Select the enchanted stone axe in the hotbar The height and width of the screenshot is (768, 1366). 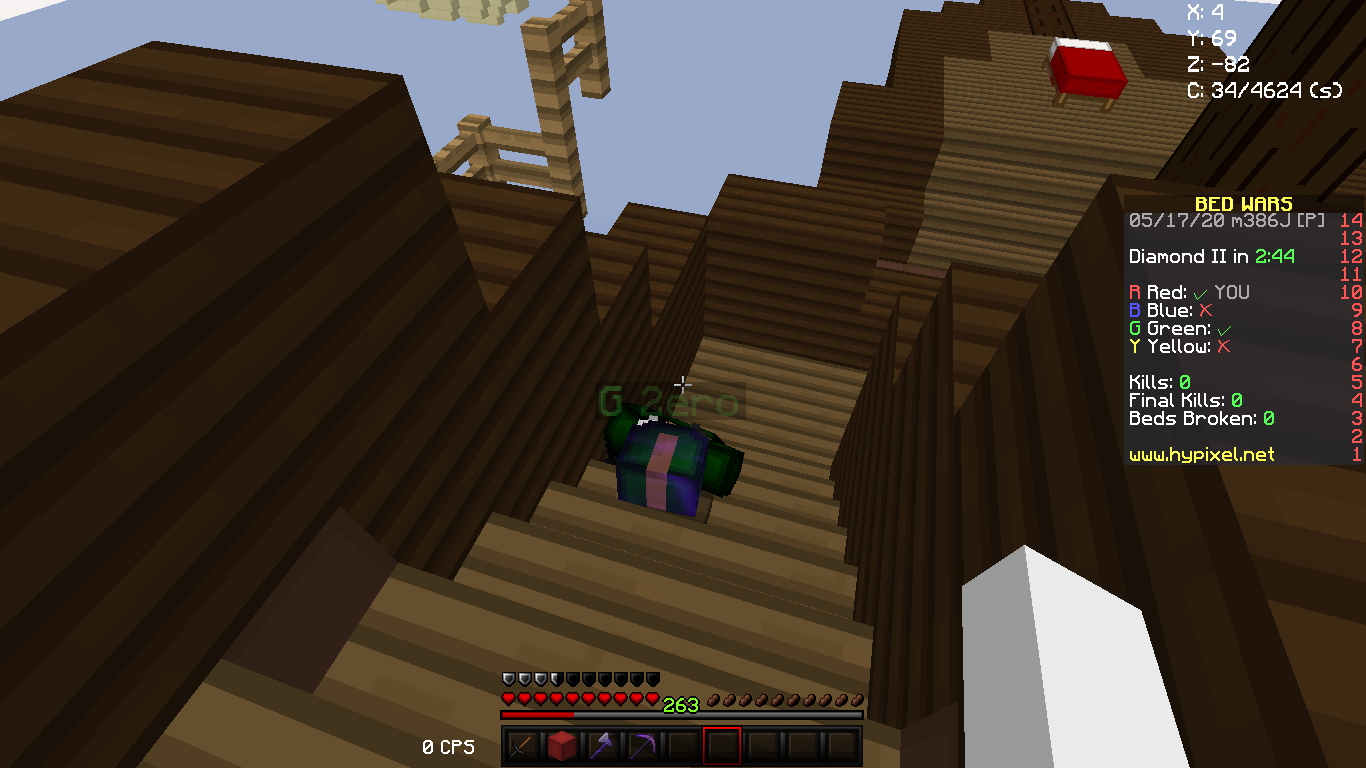pyautogui.click(x=602, y=746)
